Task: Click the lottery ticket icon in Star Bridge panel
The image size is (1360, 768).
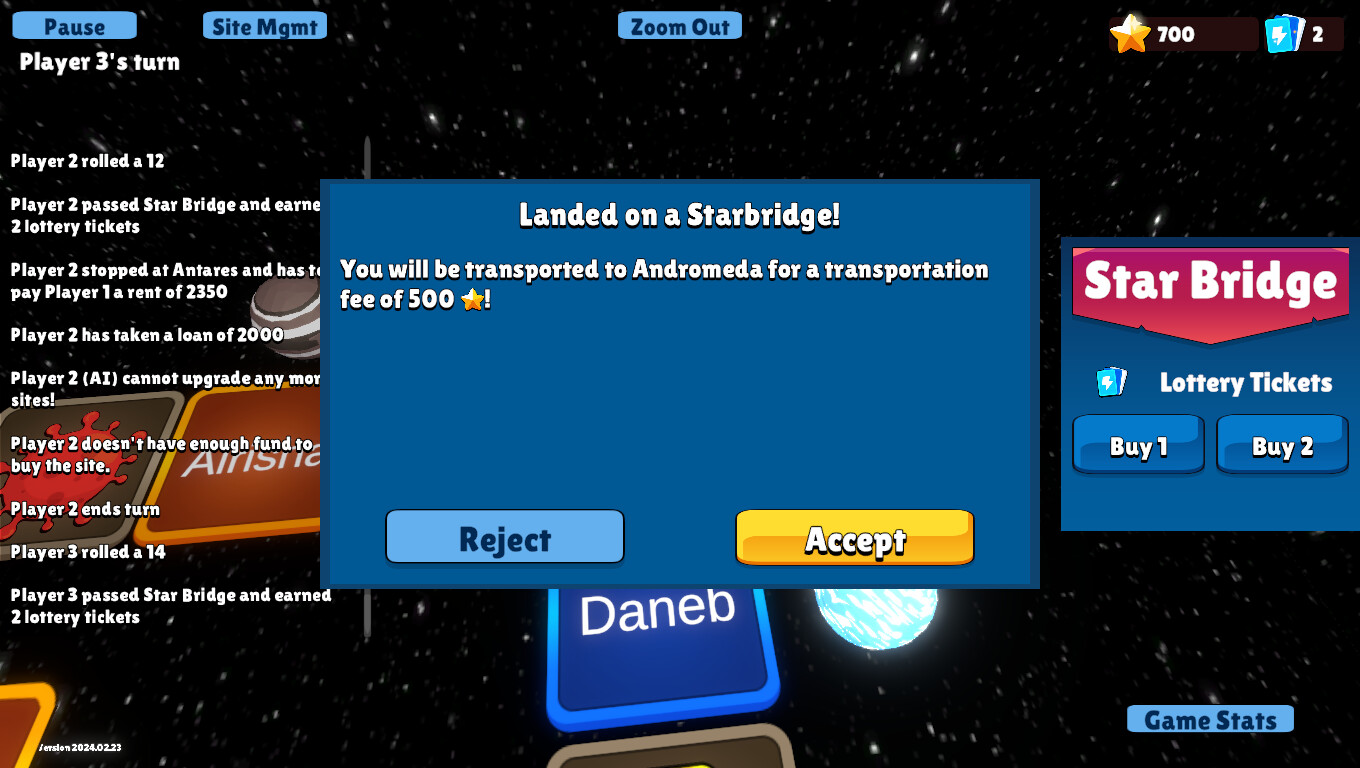Action: point(1110,382)
